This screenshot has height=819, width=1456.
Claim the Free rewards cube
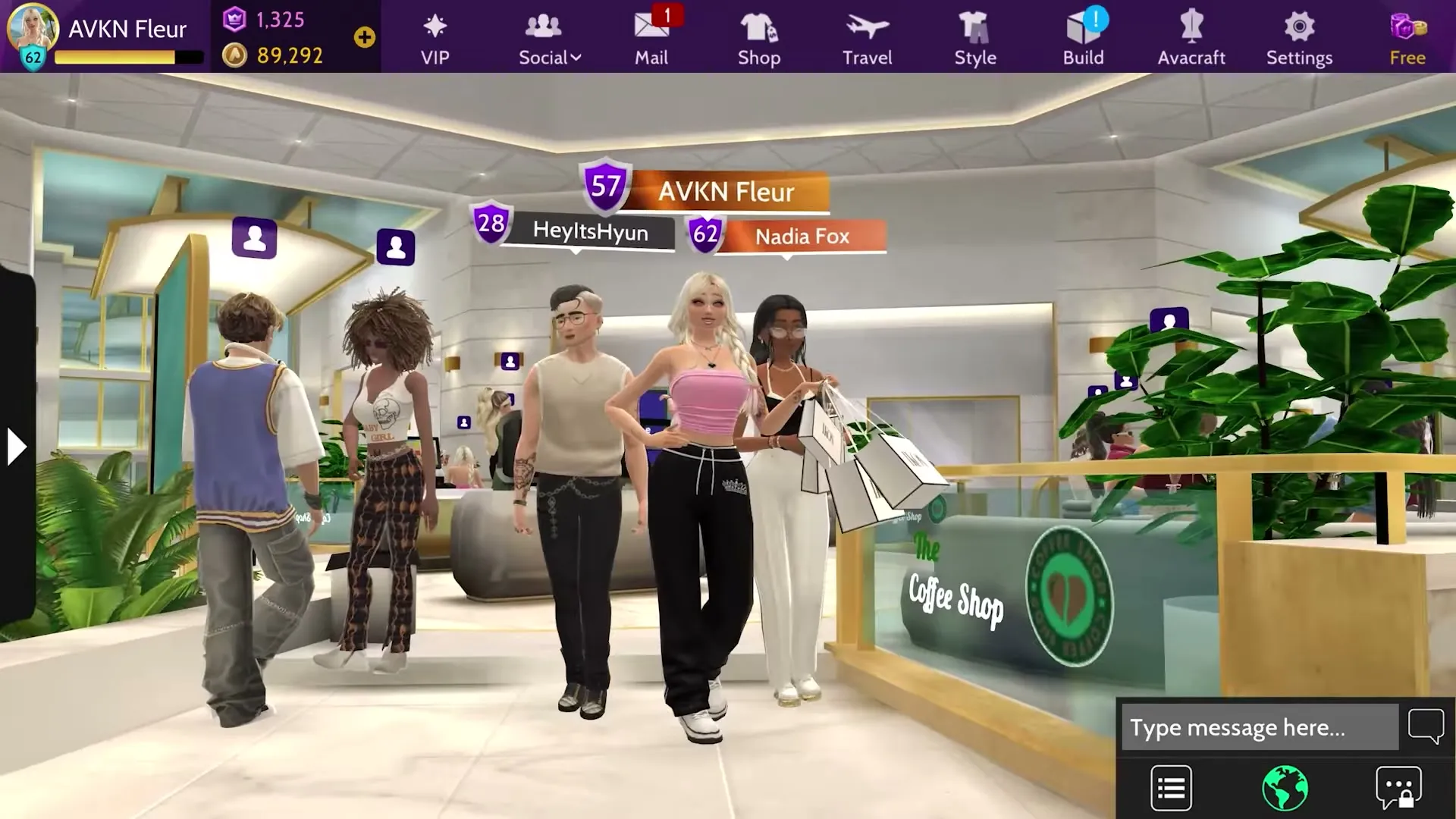[x=1407, y=34]
